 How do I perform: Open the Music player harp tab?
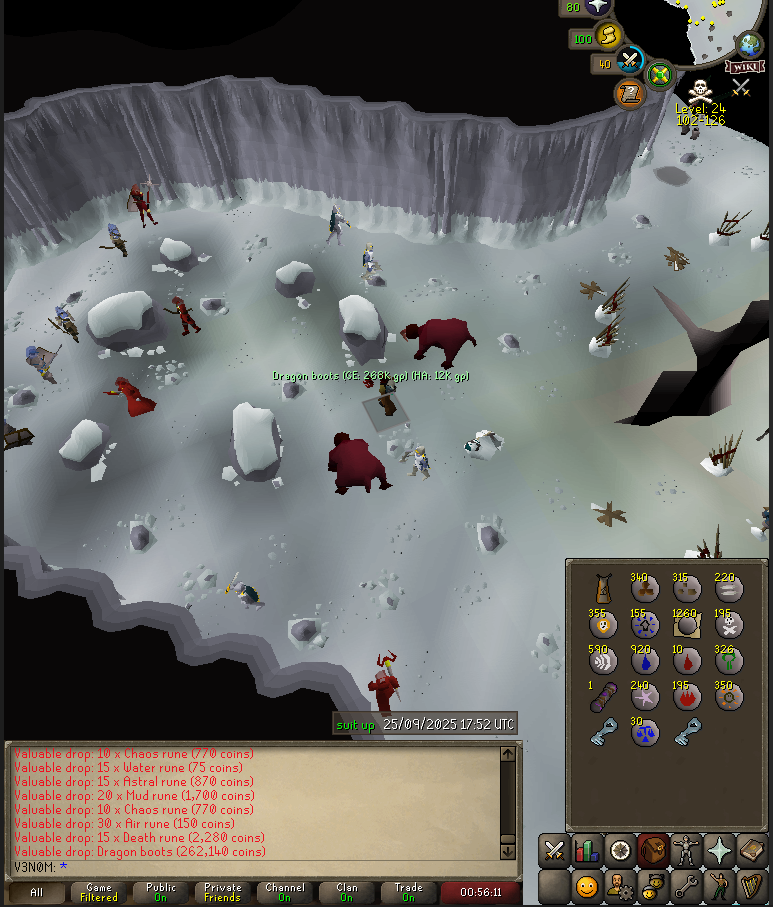click(752, 886)
